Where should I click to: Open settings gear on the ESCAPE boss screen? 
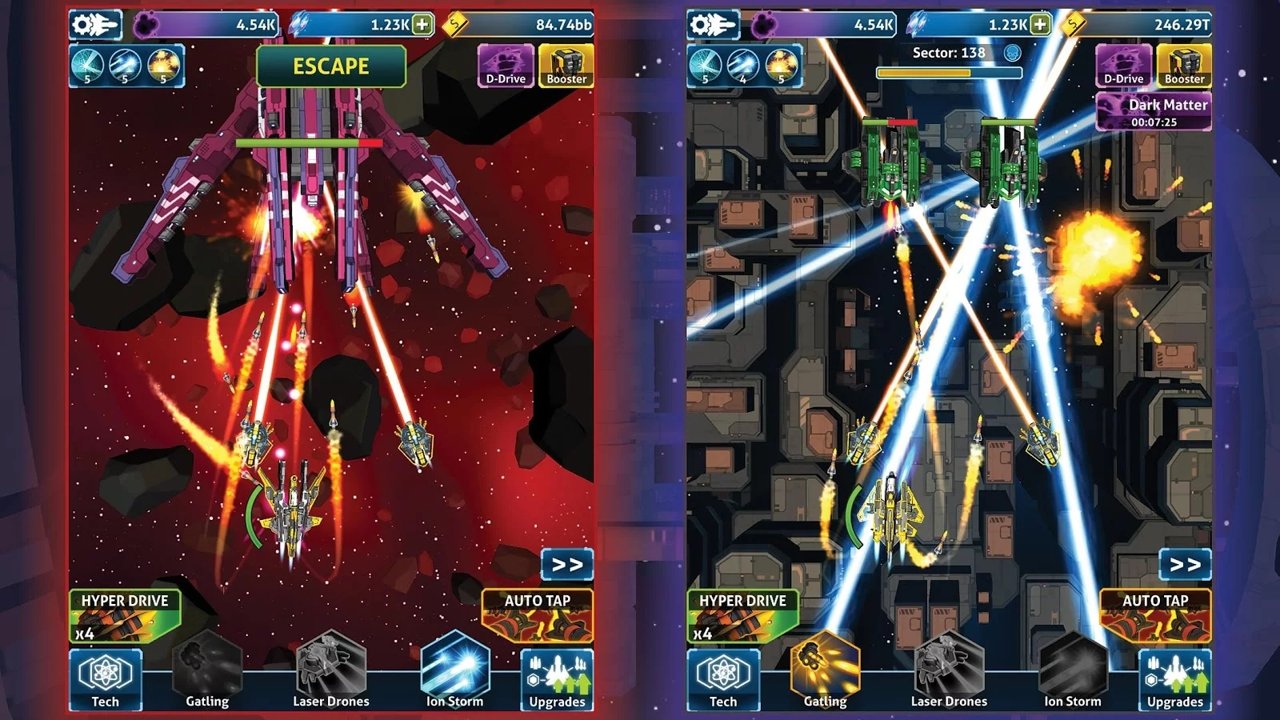pos(95,24)
